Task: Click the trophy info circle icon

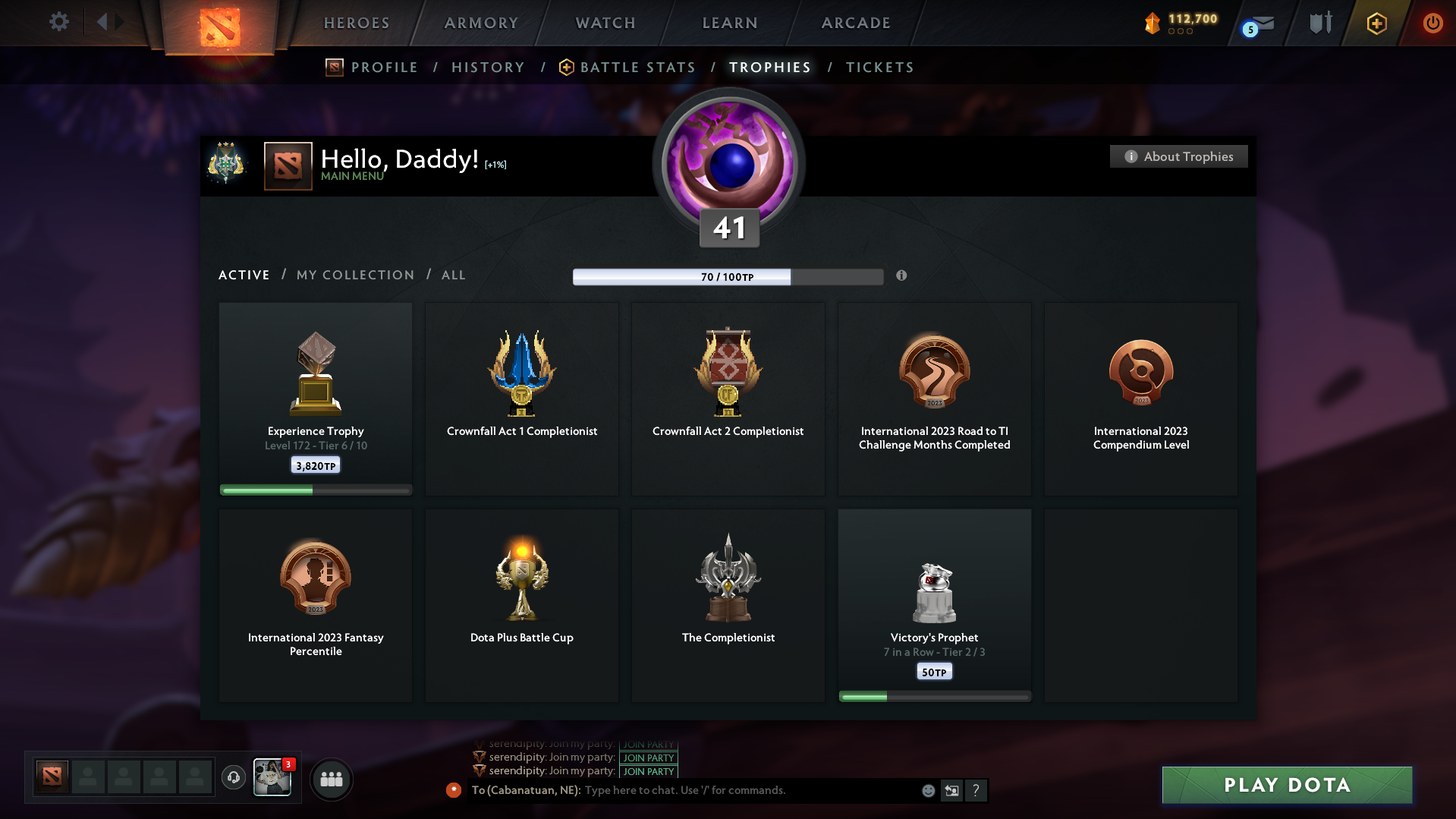Action: tap(902, 276)
